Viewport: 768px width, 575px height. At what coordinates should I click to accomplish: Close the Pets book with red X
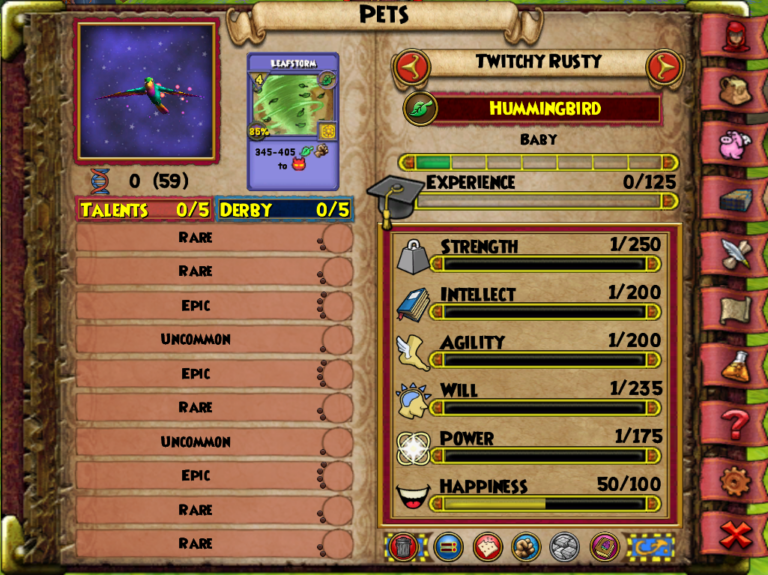click(738, 535)
